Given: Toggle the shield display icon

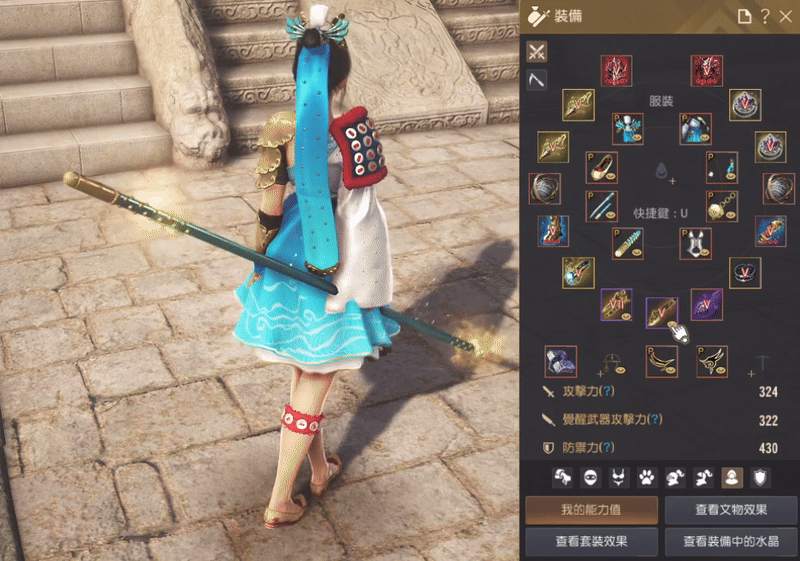Looking at the screenshot, I should point(761,477).
